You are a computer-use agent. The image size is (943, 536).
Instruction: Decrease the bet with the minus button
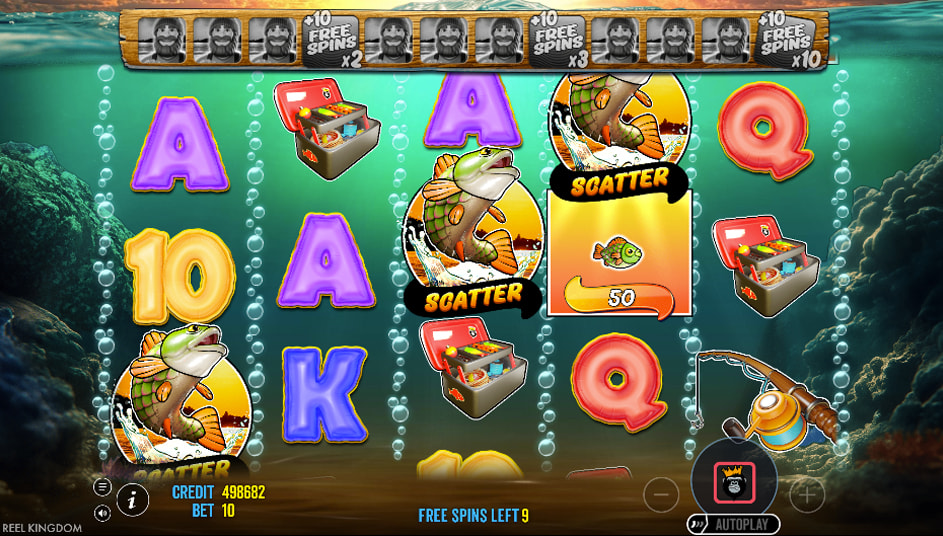(661, 493)
